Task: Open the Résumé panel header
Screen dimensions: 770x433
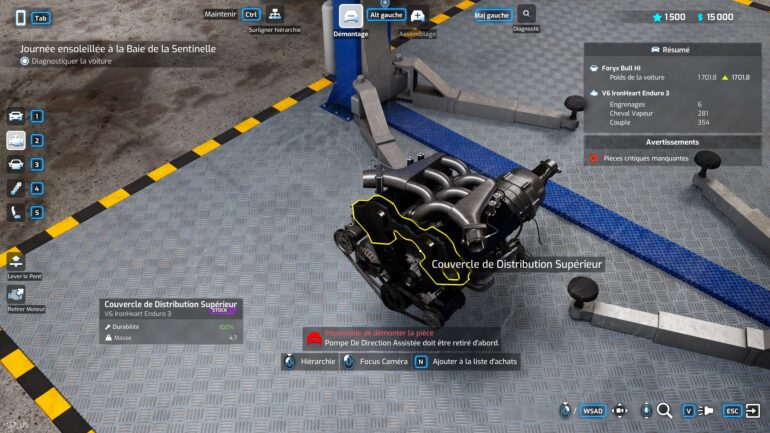Action: 676,49
